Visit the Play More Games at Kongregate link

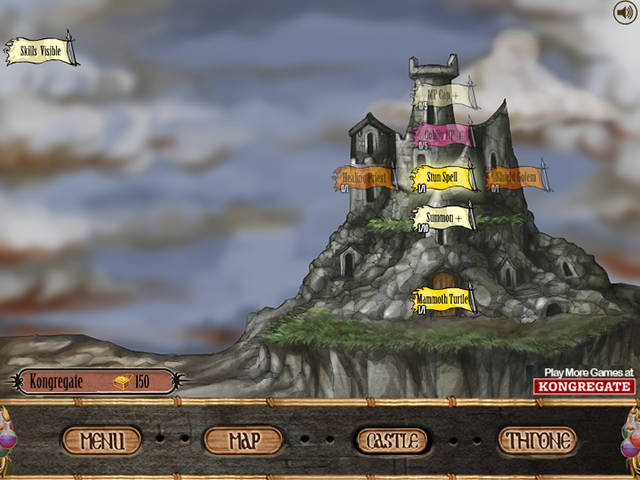[x=584, y=380]
